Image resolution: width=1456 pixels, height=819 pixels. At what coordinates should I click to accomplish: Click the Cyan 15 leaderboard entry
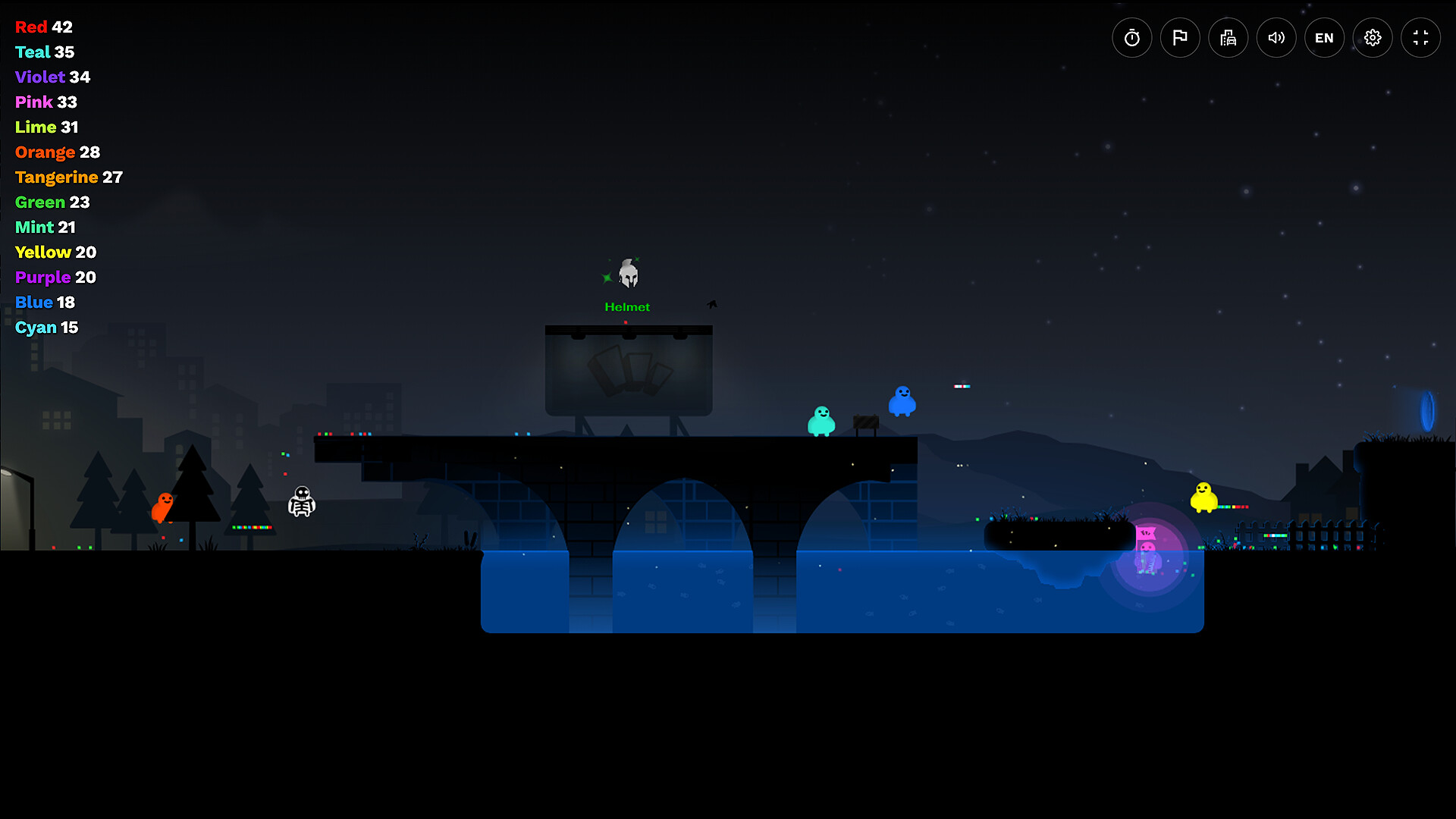(46, 328)
